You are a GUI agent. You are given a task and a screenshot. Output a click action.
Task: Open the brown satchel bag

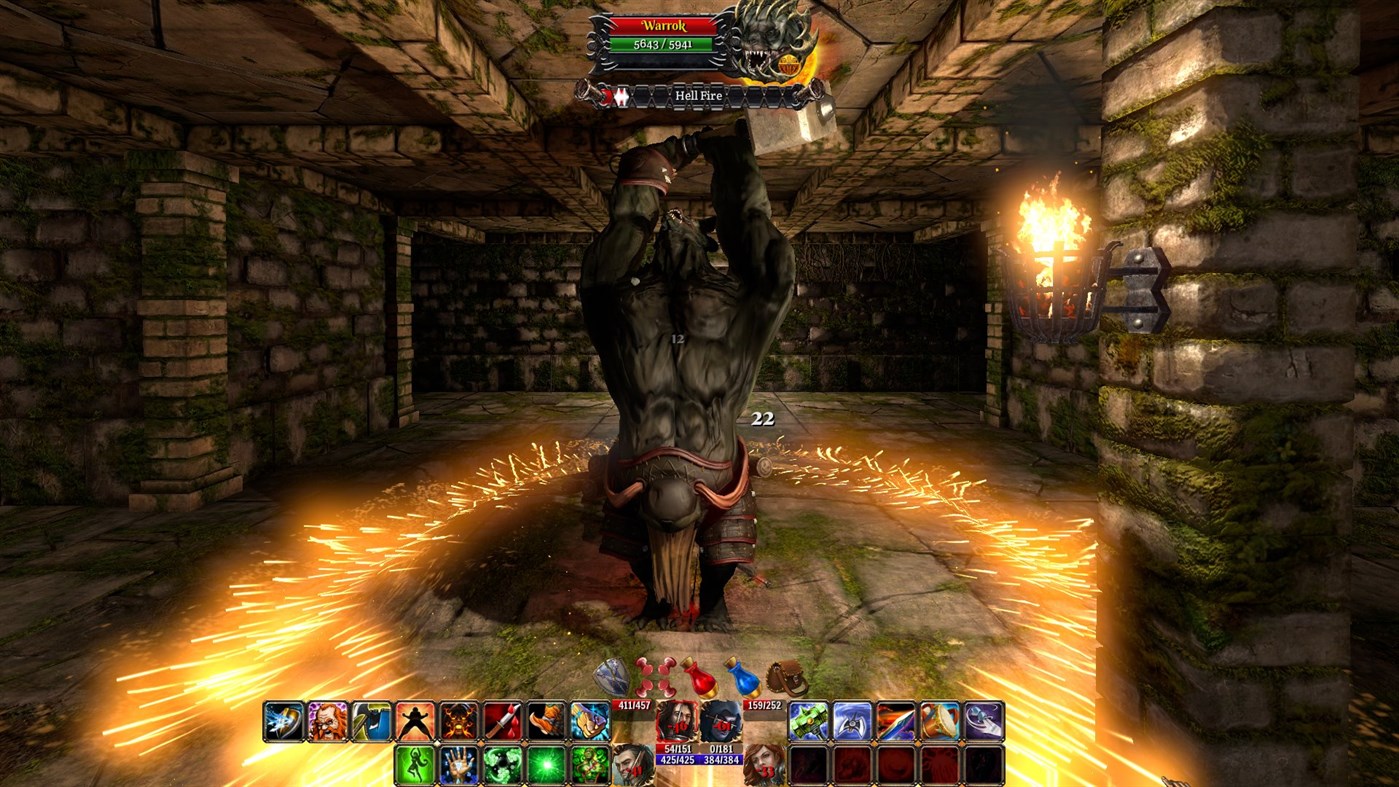(x=784, y=677)
